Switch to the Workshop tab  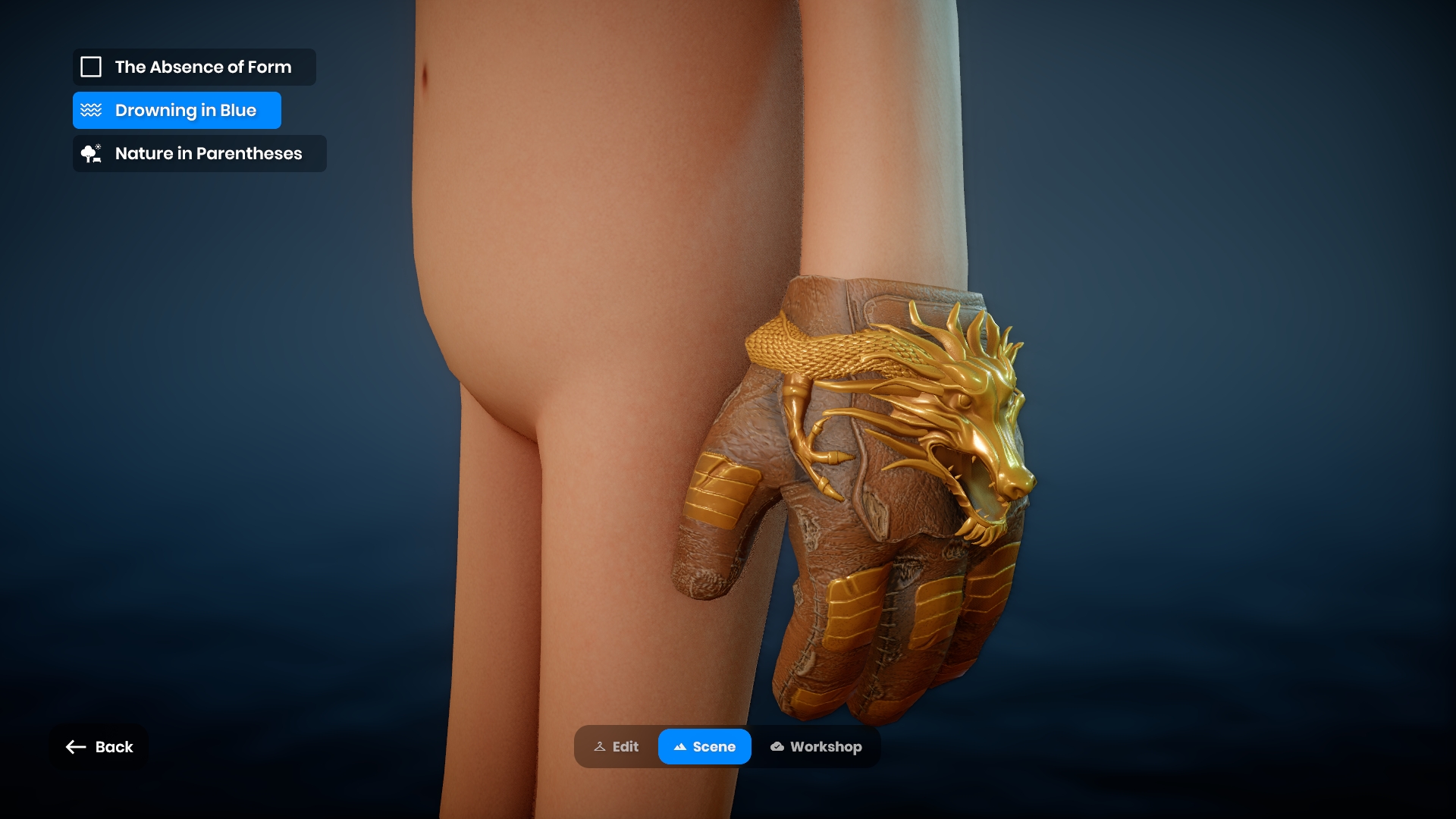tap(816, 747)
